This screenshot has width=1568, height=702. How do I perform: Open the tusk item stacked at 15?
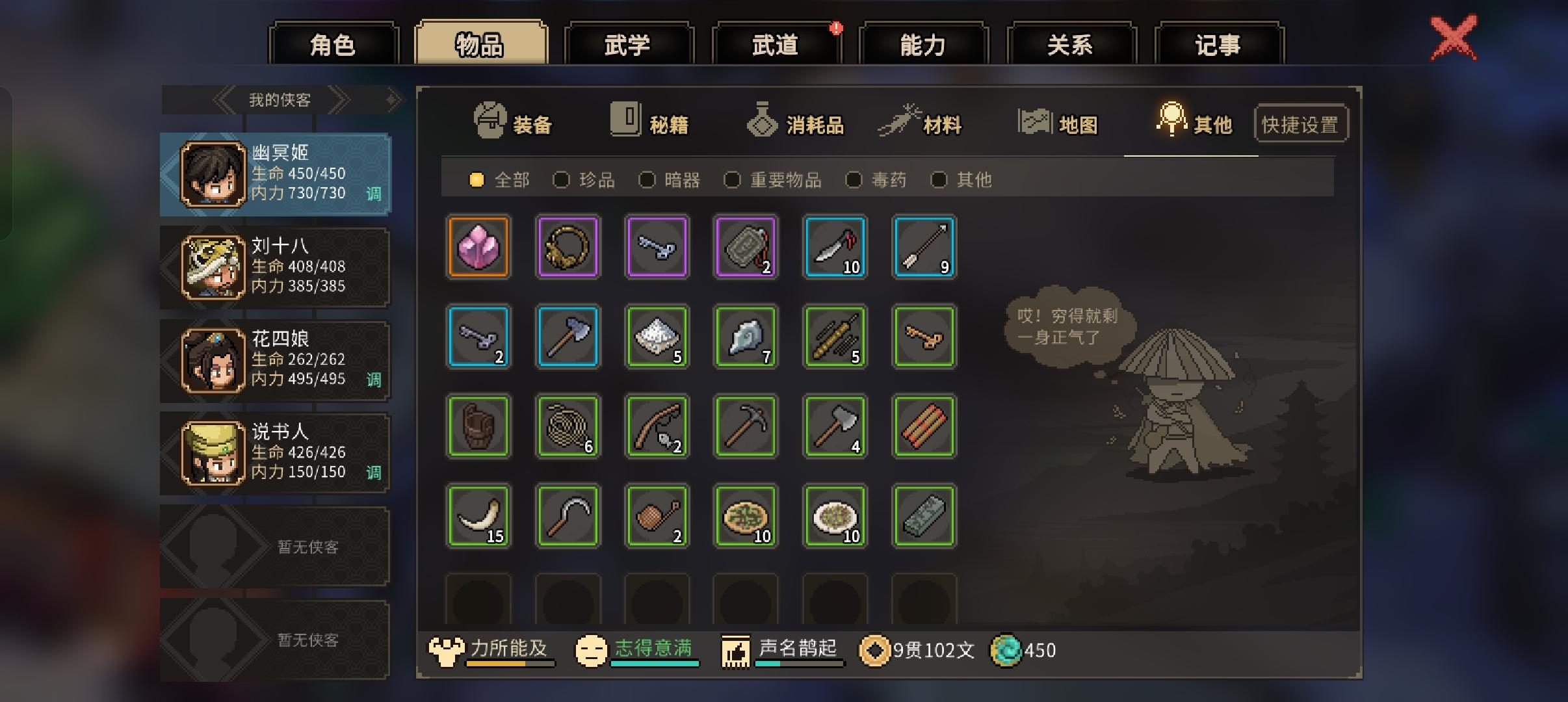(x=478, y=516)
